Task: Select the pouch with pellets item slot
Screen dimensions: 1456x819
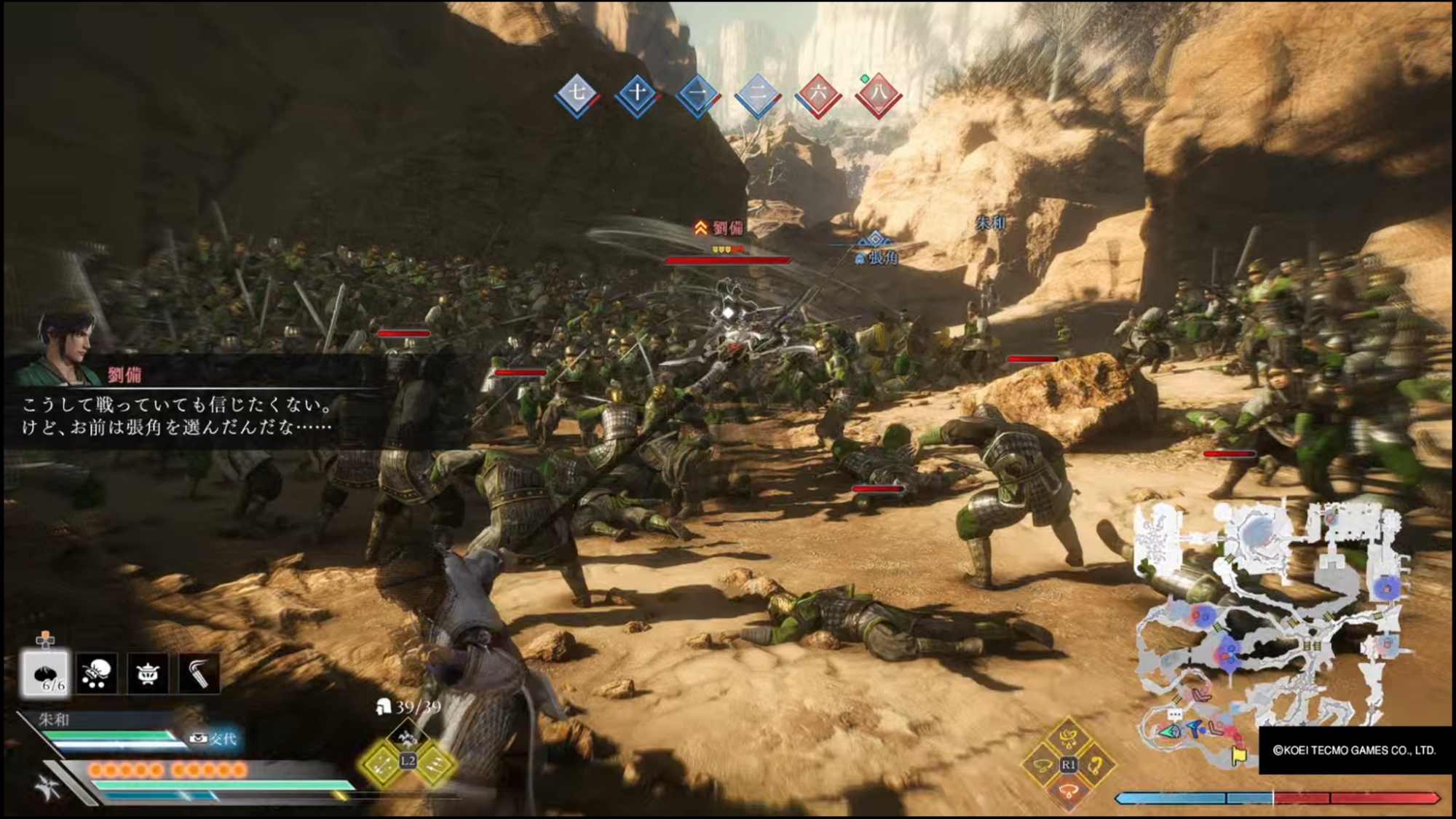Action: pyautogui.click(x=97, y=673)
